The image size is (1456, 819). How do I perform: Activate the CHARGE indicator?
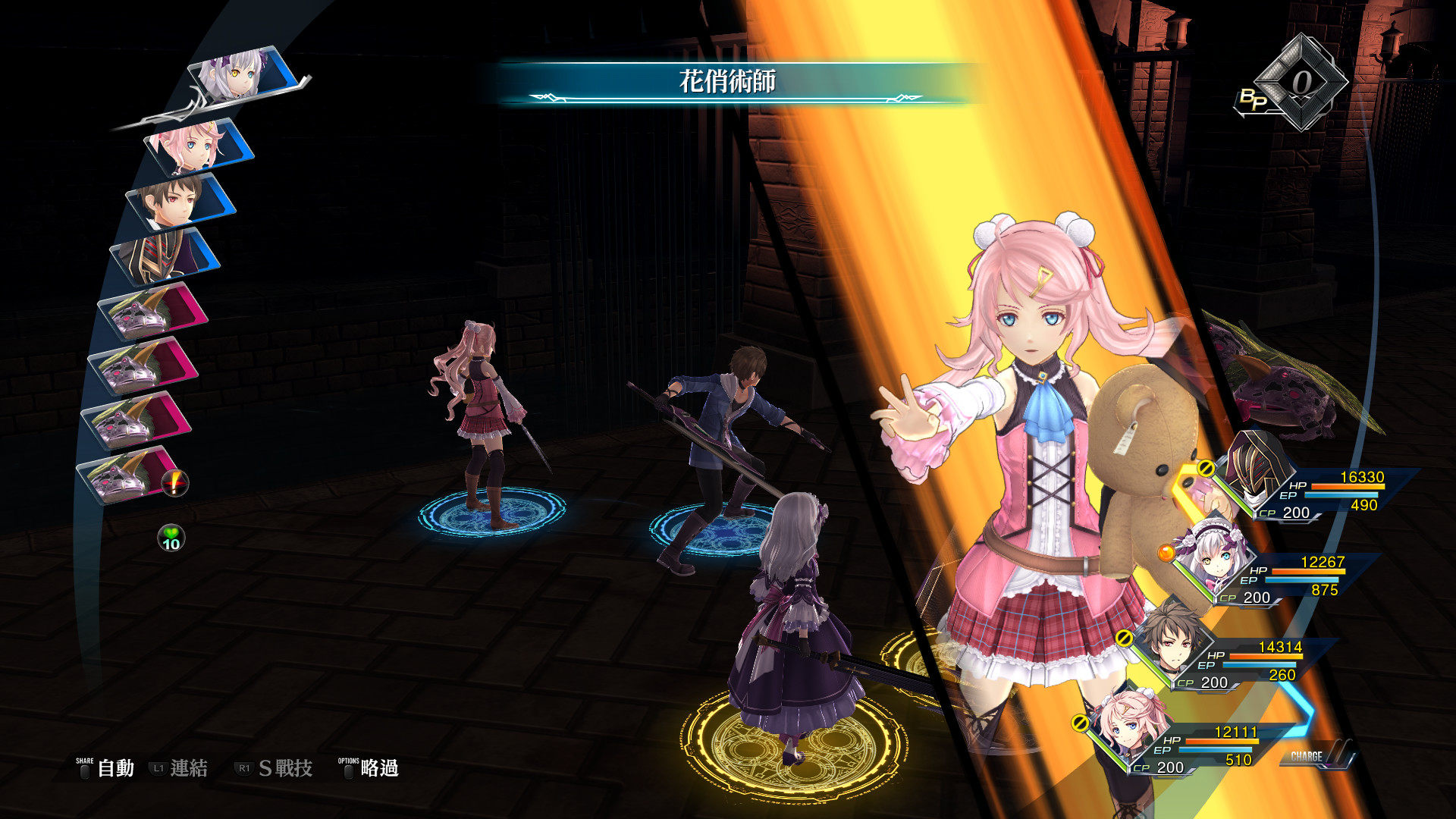[1313, 756]
